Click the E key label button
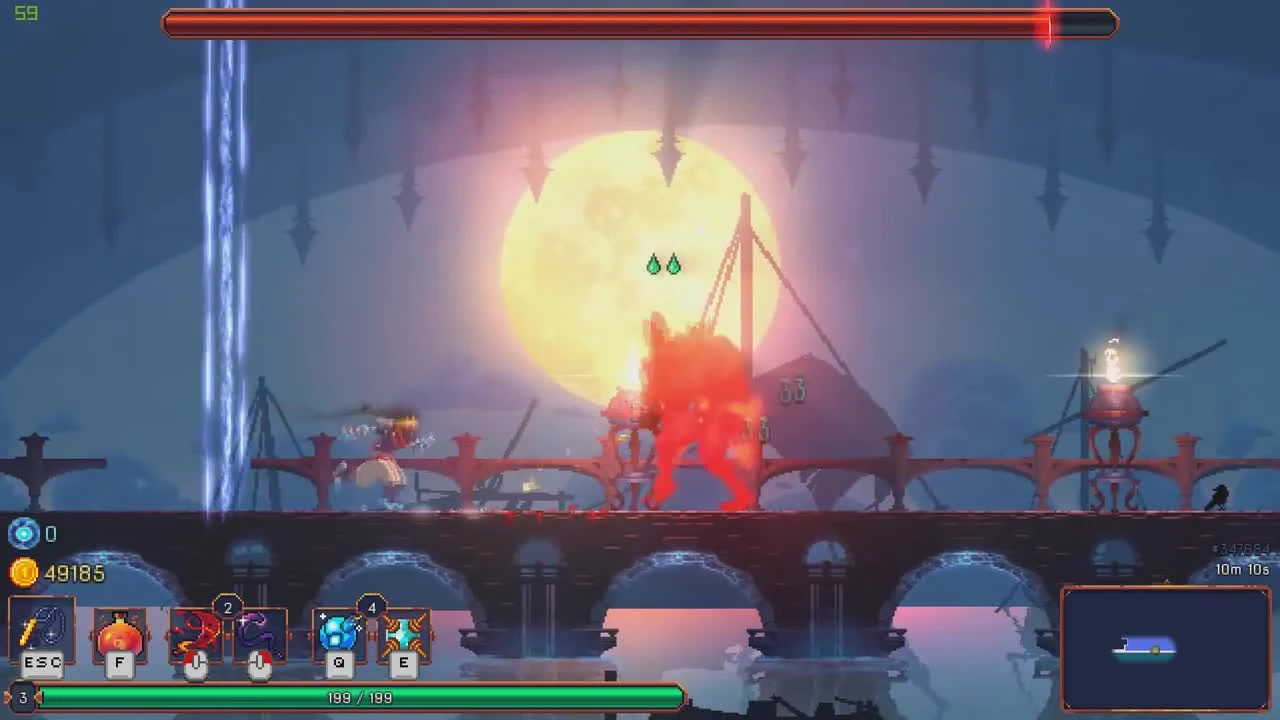Screen dimensions: 1280x720 pos(404,663)
